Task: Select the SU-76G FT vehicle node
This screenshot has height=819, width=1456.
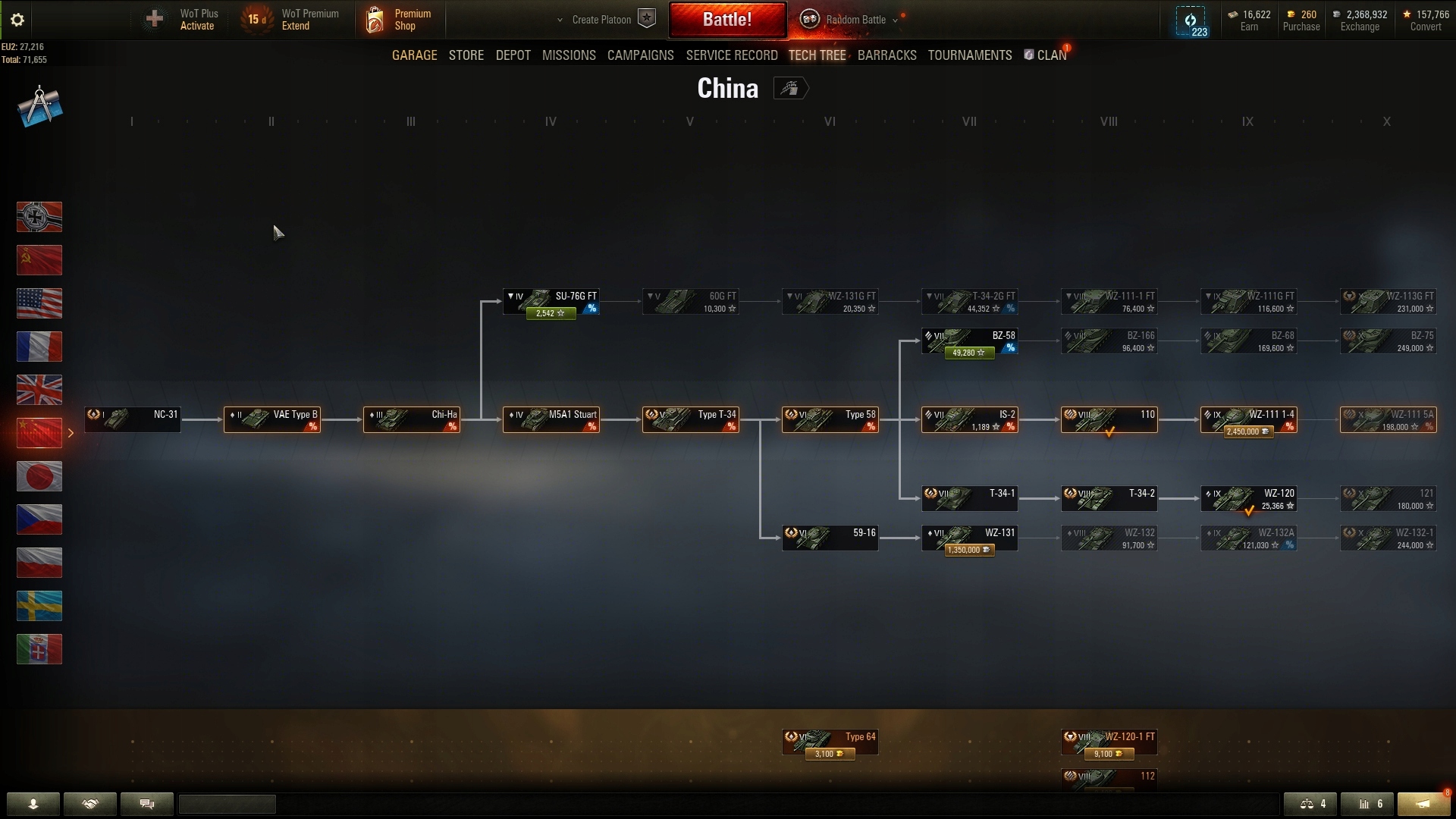Action: (551, 302)
